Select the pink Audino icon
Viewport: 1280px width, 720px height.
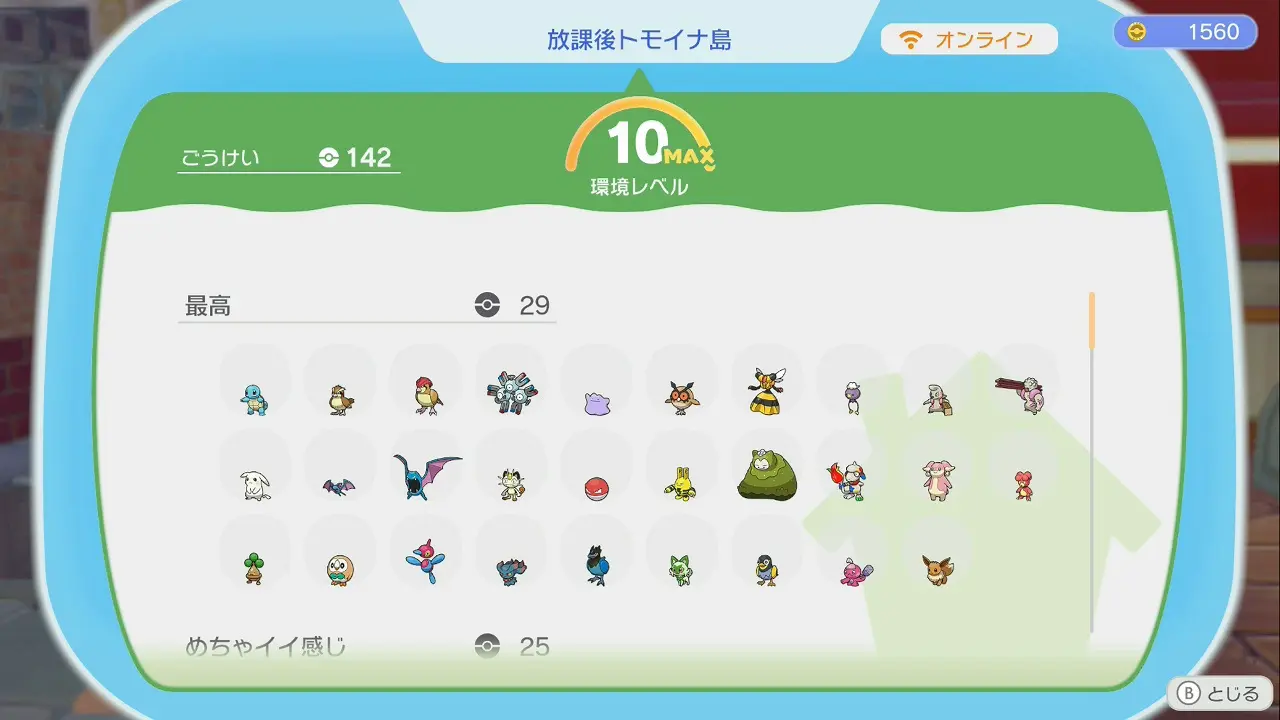coord(937,480)
